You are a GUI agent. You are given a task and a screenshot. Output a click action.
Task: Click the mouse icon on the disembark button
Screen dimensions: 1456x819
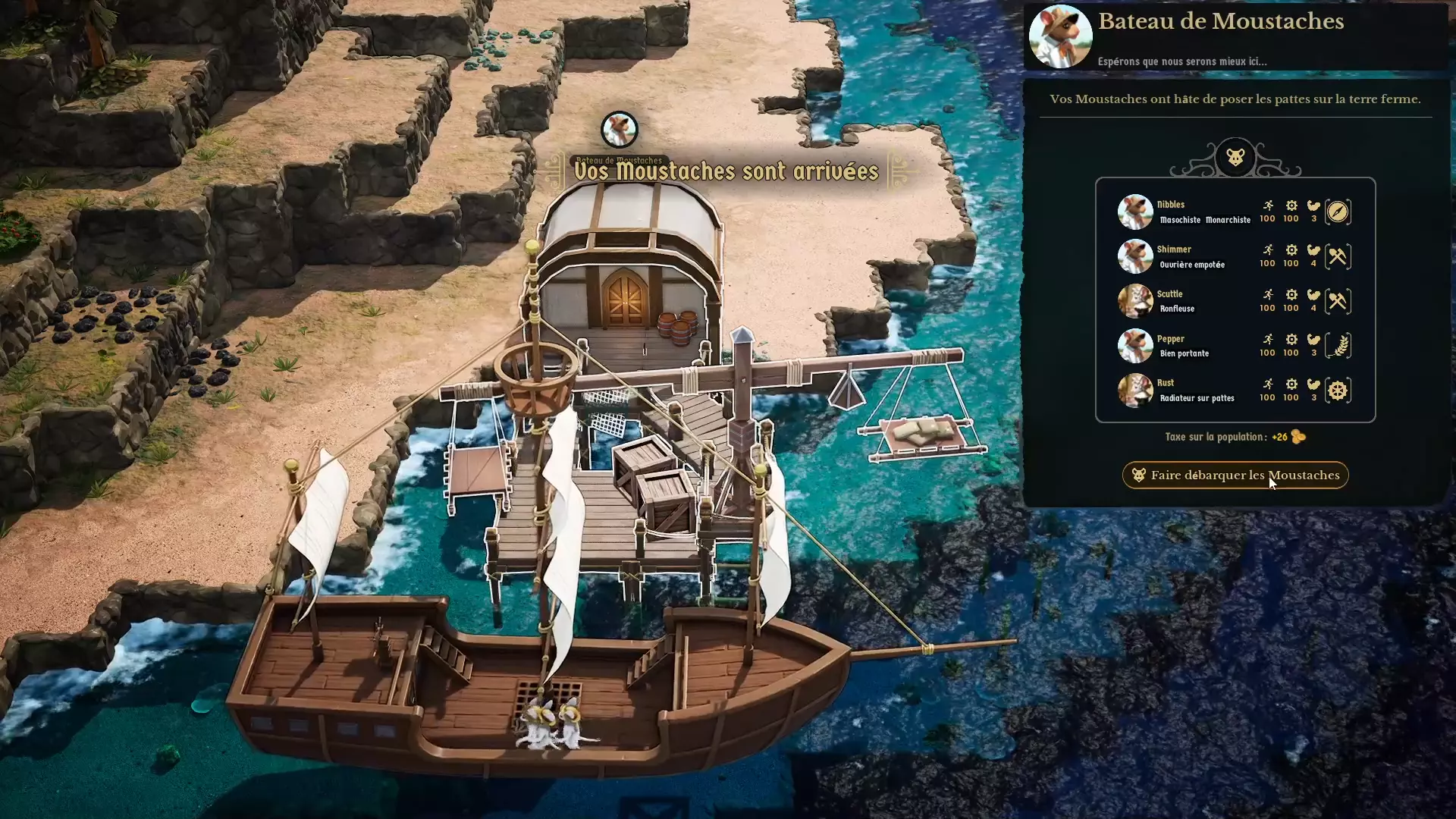click(1139, 475)
